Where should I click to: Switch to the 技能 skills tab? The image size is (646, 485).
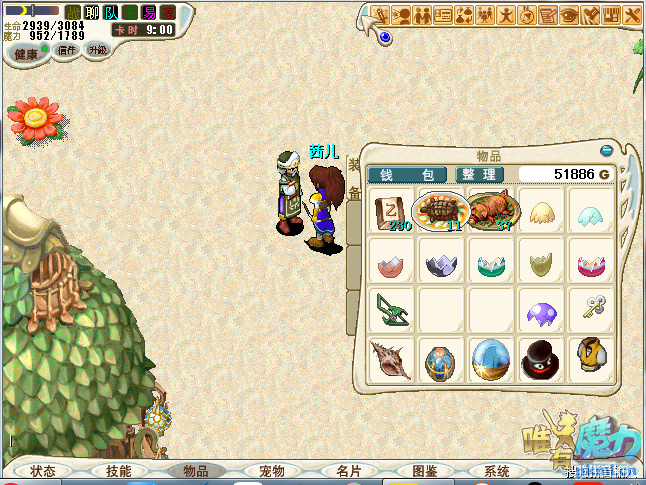[118, 471]
